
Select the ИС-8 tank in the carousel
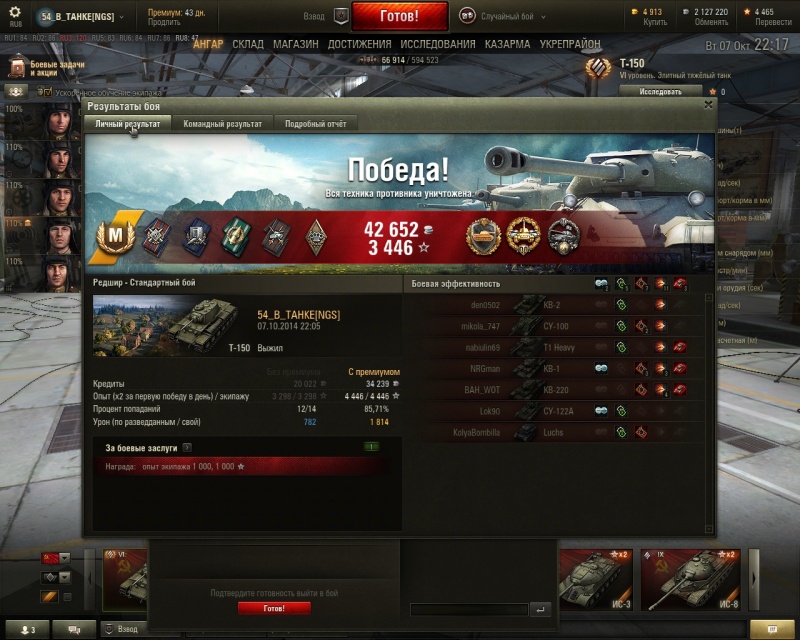pyautogui.click(x=689, y=579)
